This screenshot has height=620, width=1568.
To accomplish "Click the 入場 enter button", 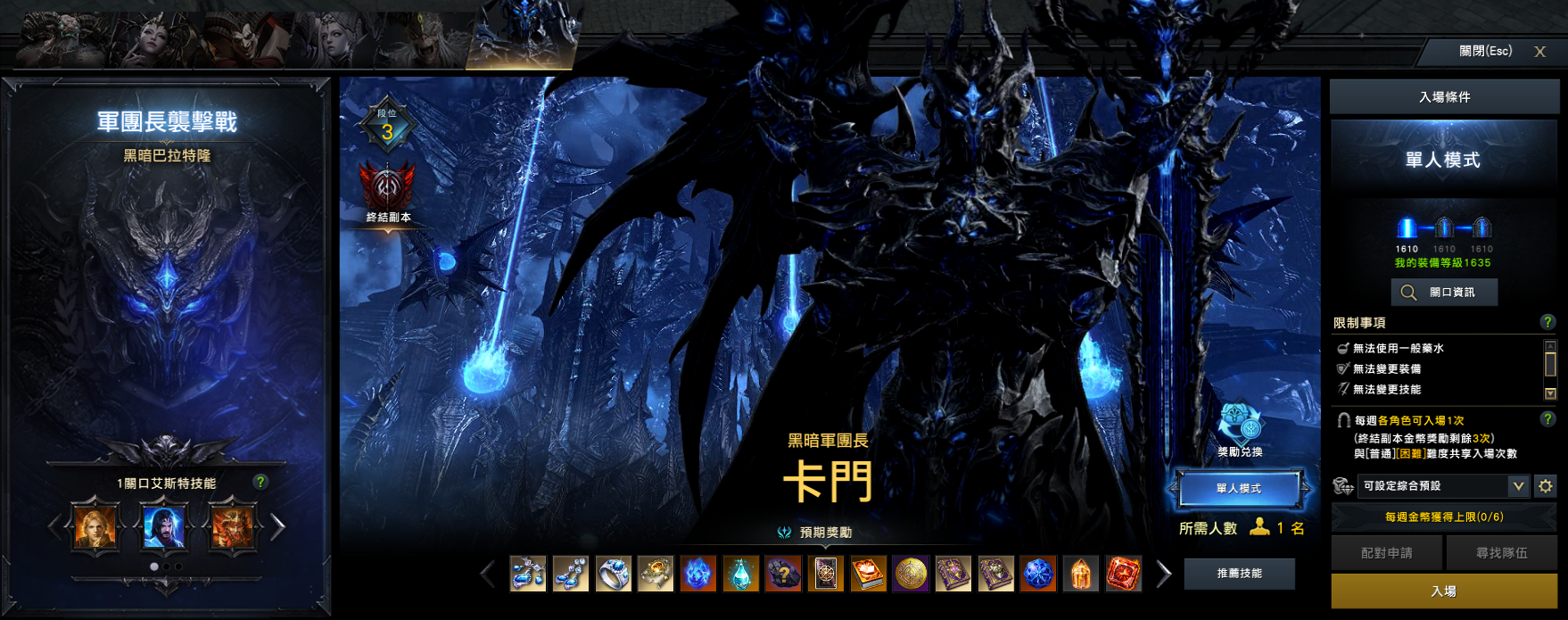I will click(1443, 591).
